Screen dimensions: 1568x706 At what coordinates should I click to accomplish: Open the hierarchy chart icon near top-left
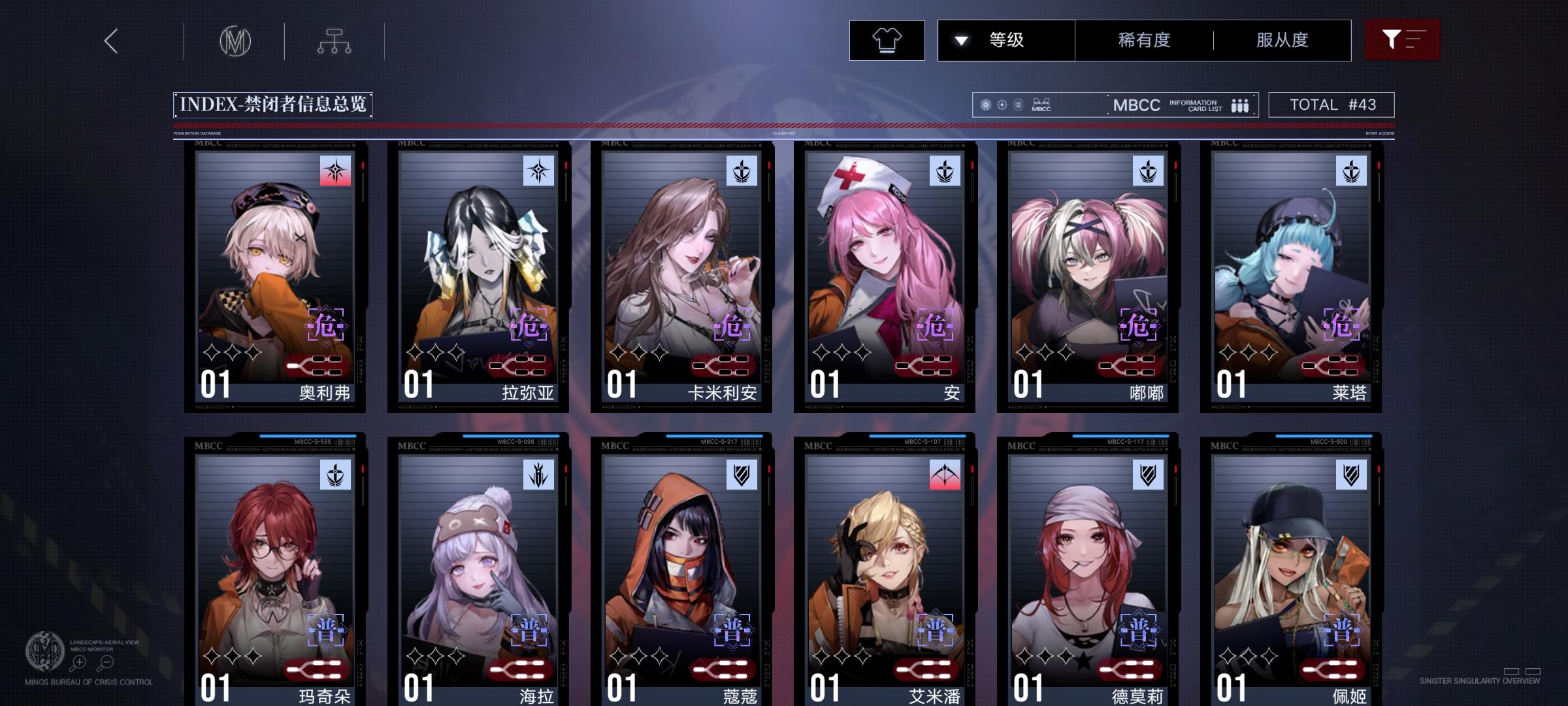pyautogui.click(x=335, y=40)
